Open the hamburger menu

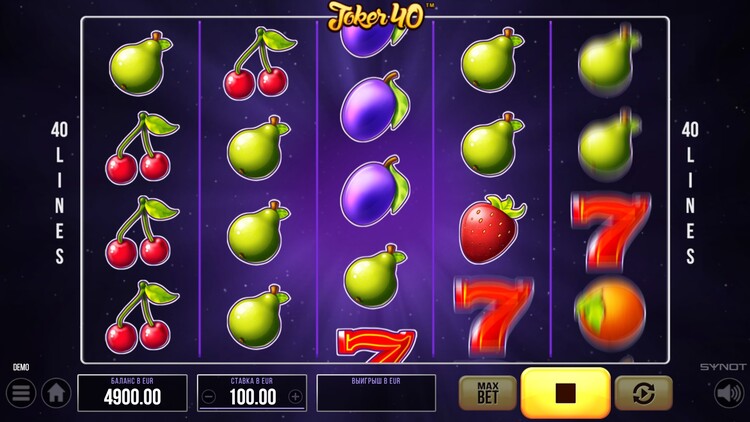click(21, 392)
